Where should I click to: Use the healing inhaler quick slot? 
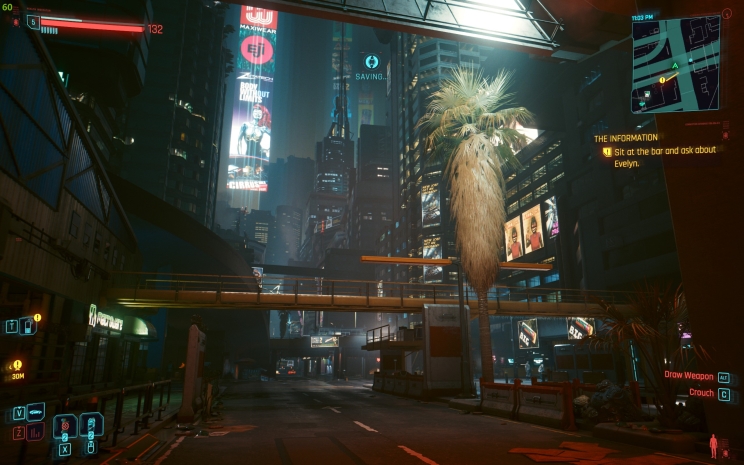91,426
